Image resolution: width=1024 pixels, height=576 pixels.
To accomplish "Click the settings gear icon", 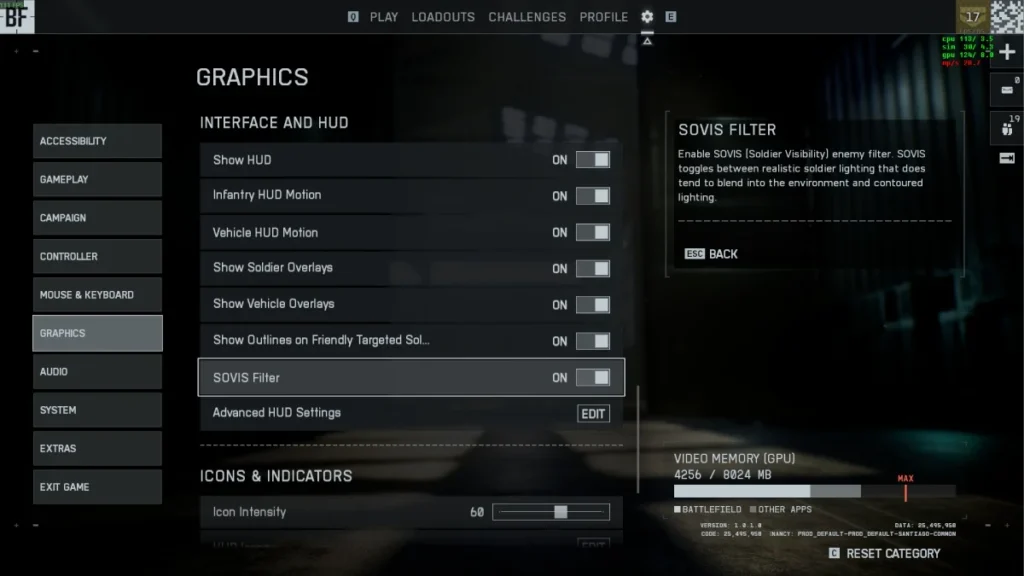I will [x=647, y=17].
